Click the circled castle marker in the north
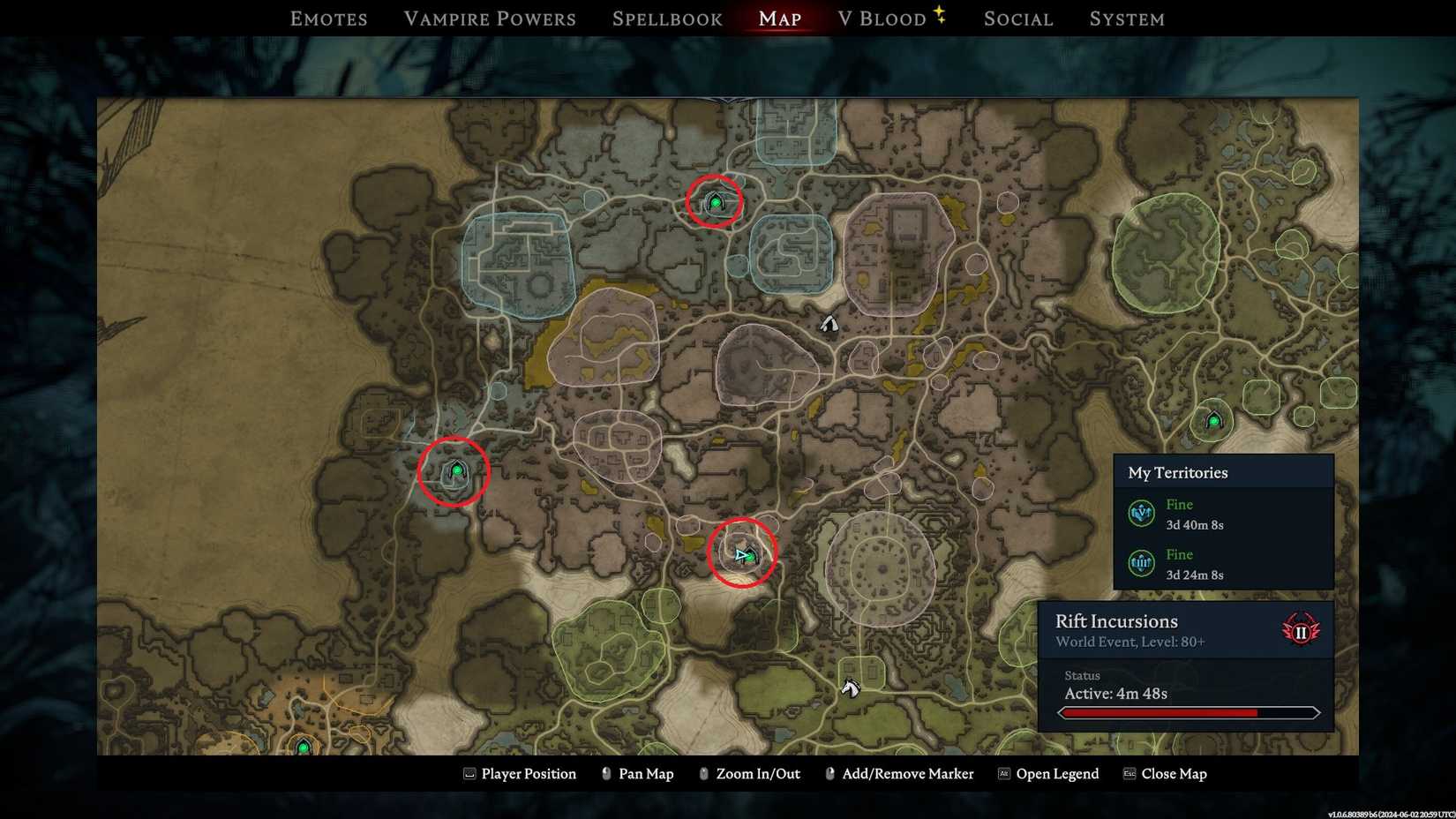The image size is (1456, 819). pos(715,201)
